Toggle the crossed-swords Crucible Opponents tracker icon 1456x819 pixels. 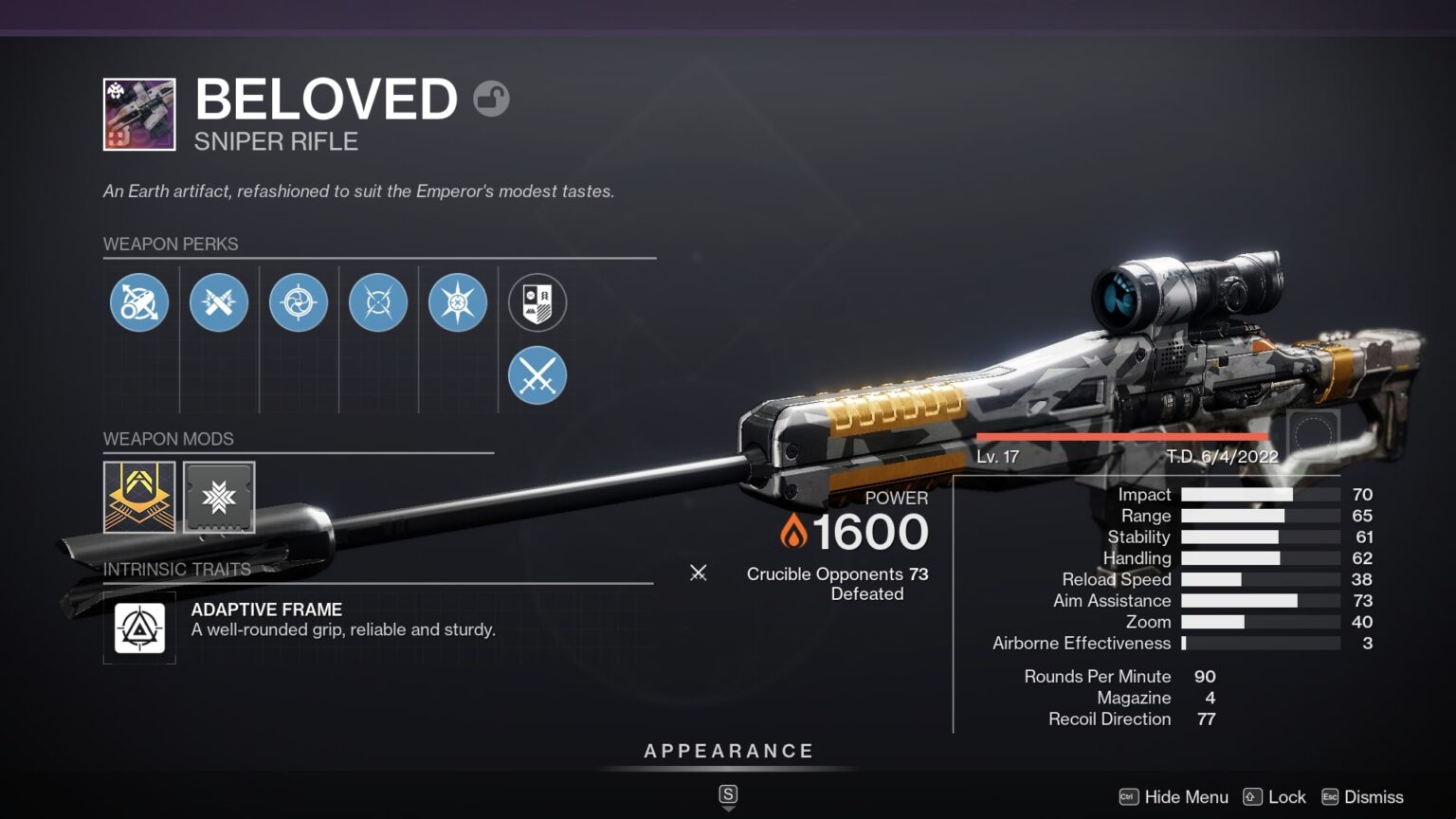[699, 573]
